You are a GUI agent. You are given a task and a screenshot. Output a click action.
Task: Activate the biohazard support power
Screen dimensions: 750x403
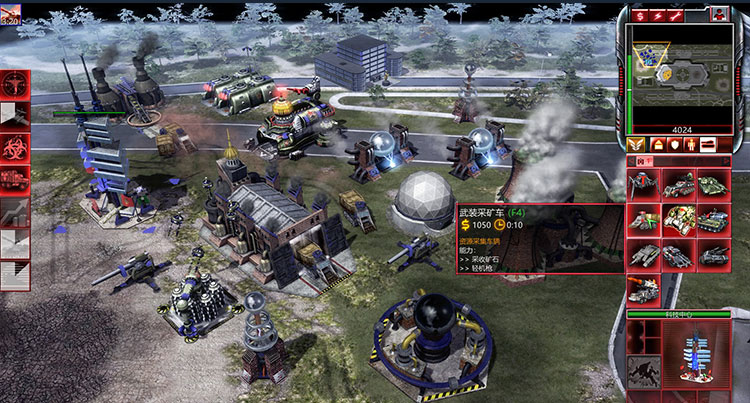tap(15, 149)
